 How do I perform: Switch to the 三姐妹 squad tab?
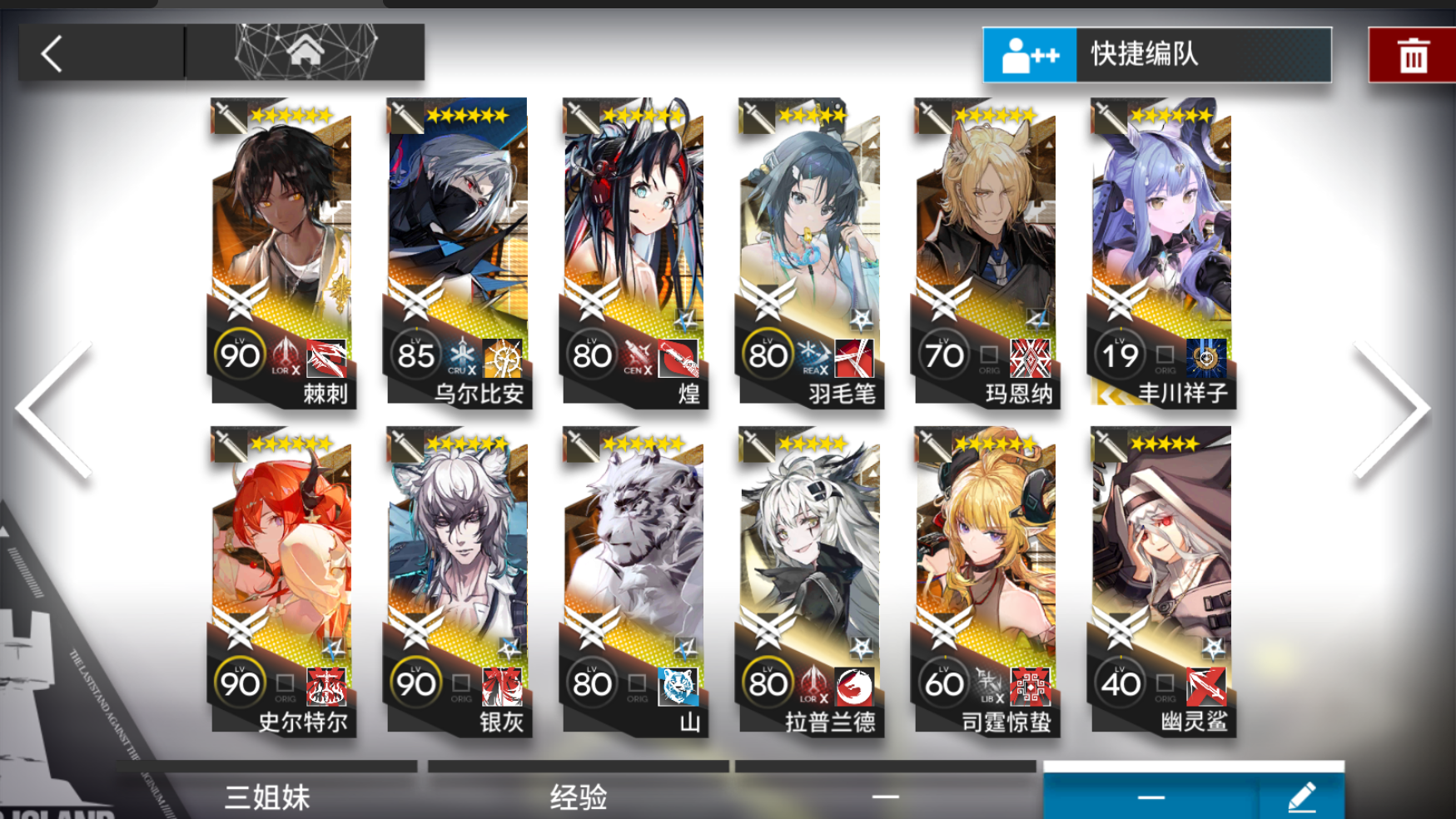click(266, 797)
